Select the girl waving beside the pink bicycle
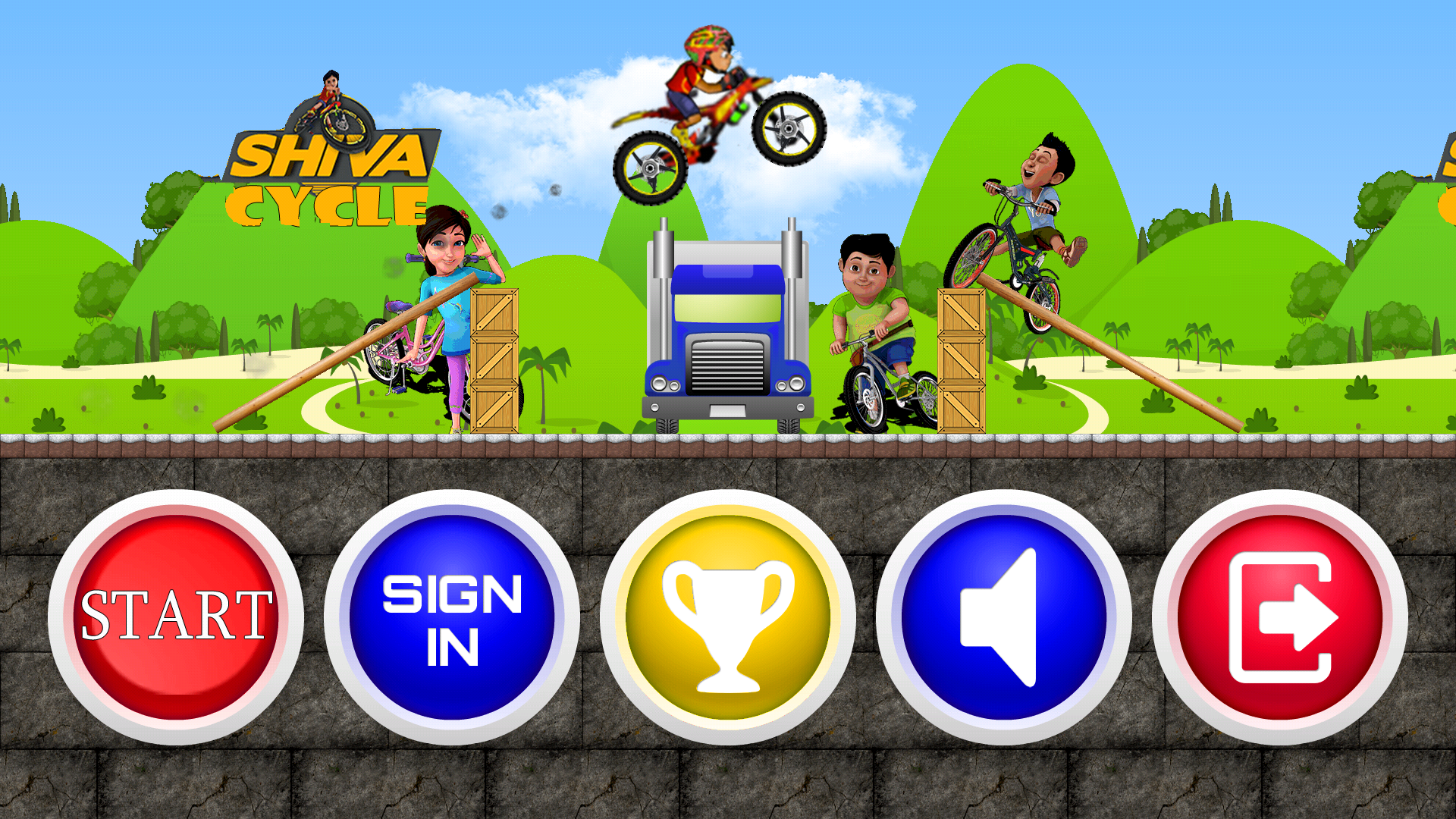 point(447,303)
